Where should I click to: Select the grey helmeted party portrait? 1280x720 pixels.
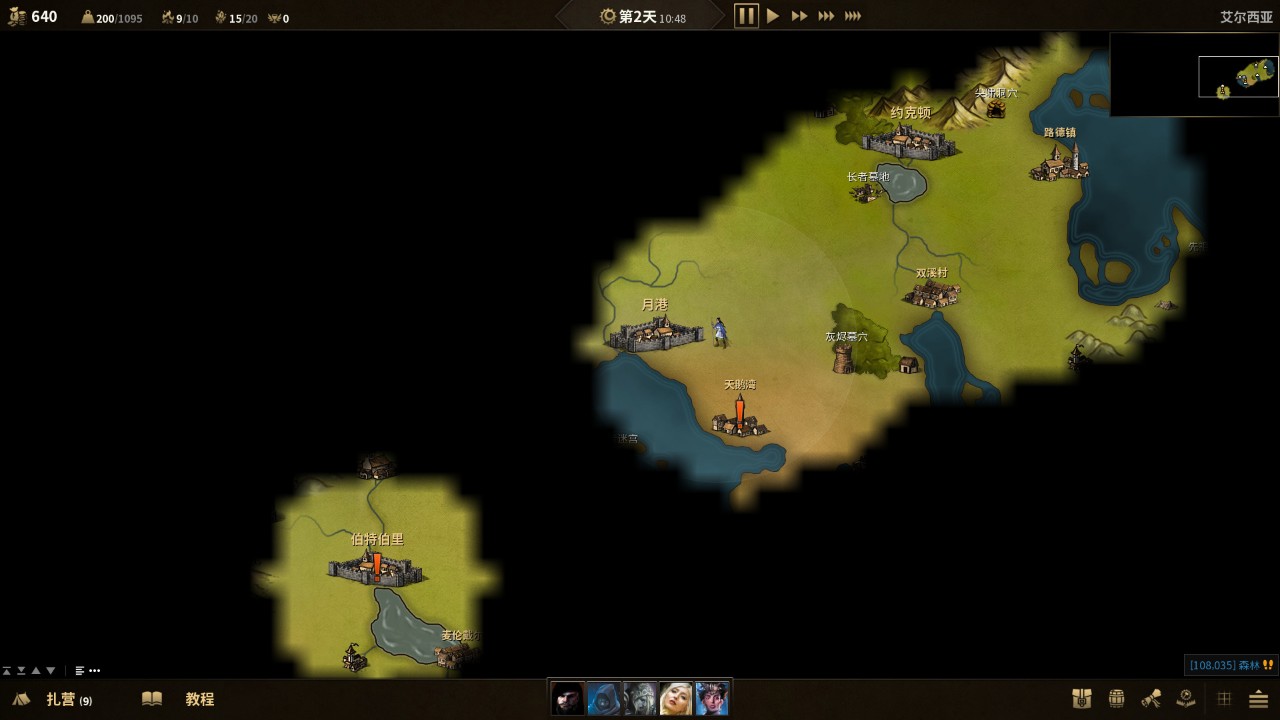click(640, 698)
